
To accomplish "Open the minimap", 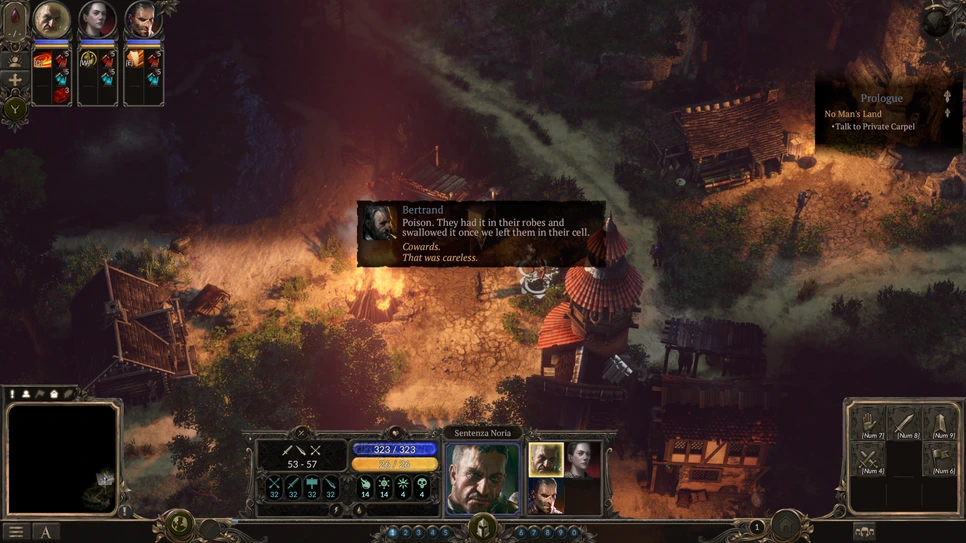I will click(x=63, y=460).
